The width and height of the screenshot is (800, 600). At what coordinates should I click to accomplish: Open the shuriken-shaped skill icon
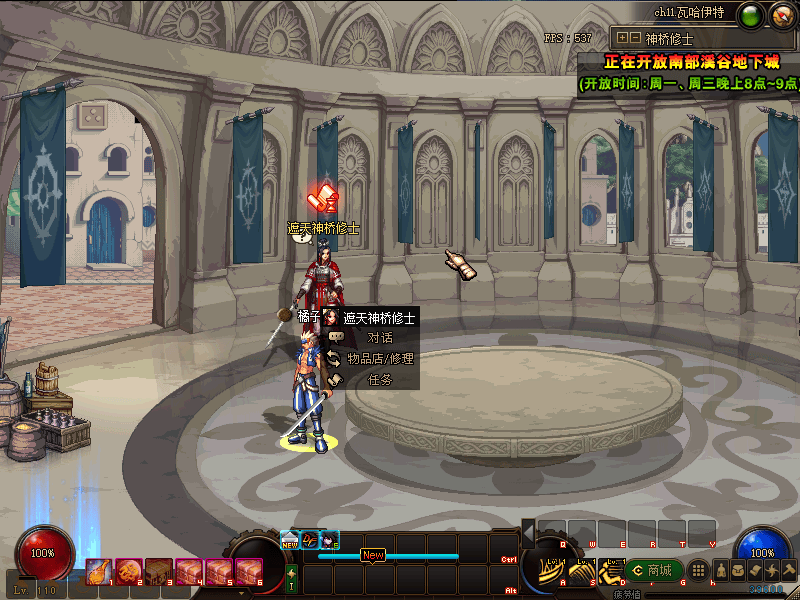coord(771,570)
